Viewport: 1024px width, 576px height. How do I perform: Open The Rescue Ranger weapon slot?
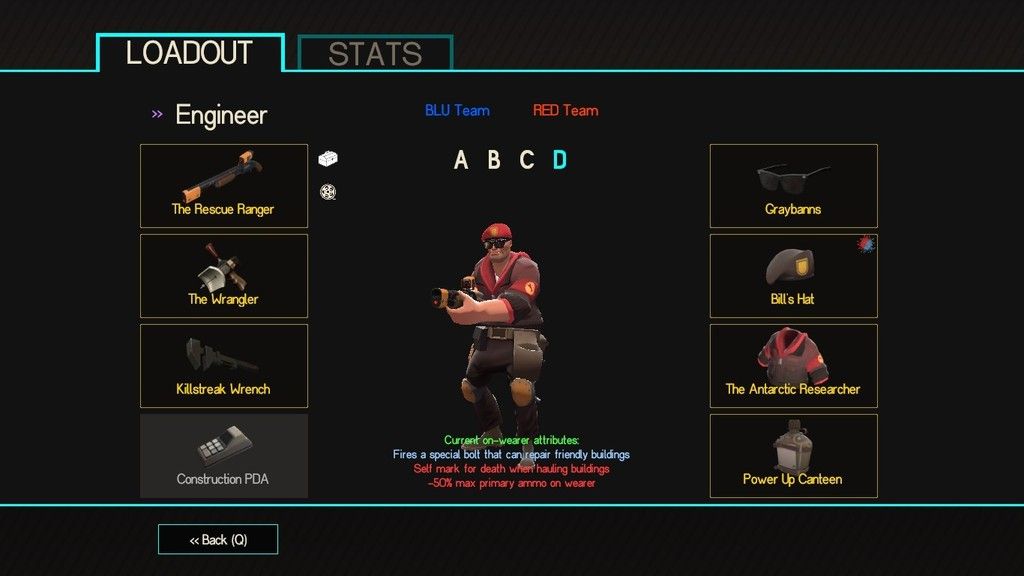223,186
